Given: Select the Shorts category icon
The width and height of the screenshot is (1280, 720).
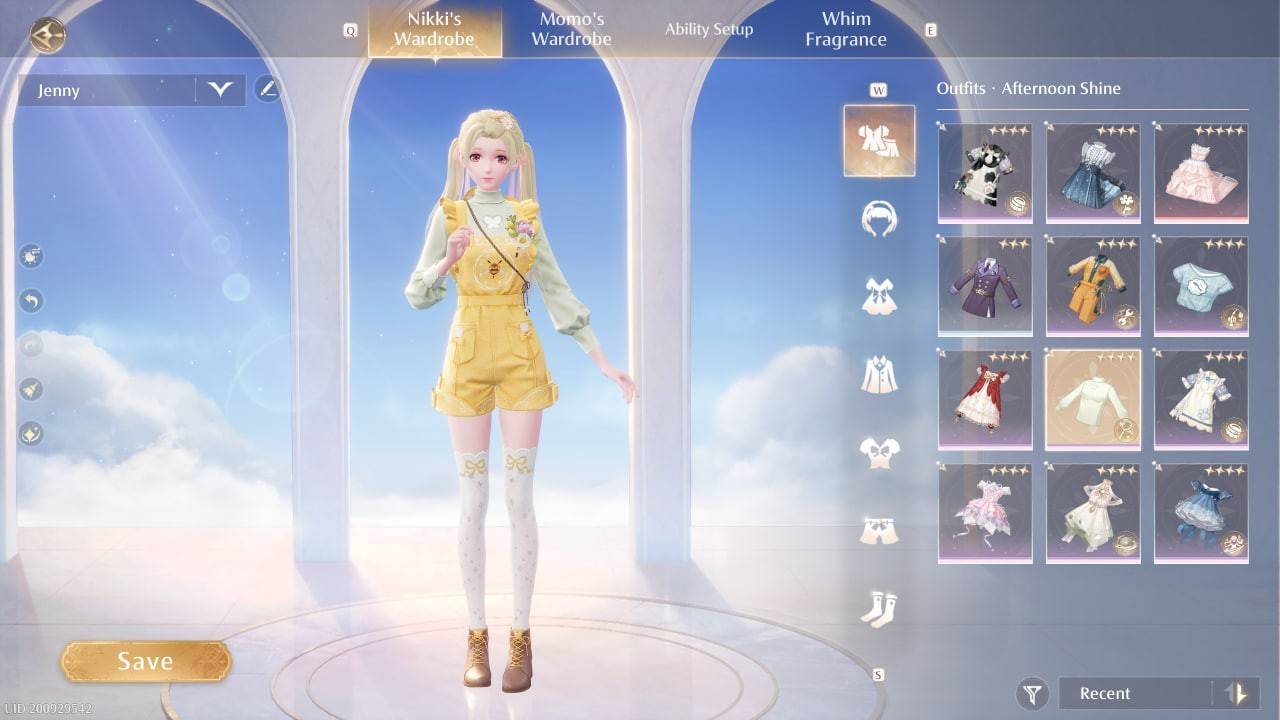Looking at the screenshot, I should coord(878,528).
